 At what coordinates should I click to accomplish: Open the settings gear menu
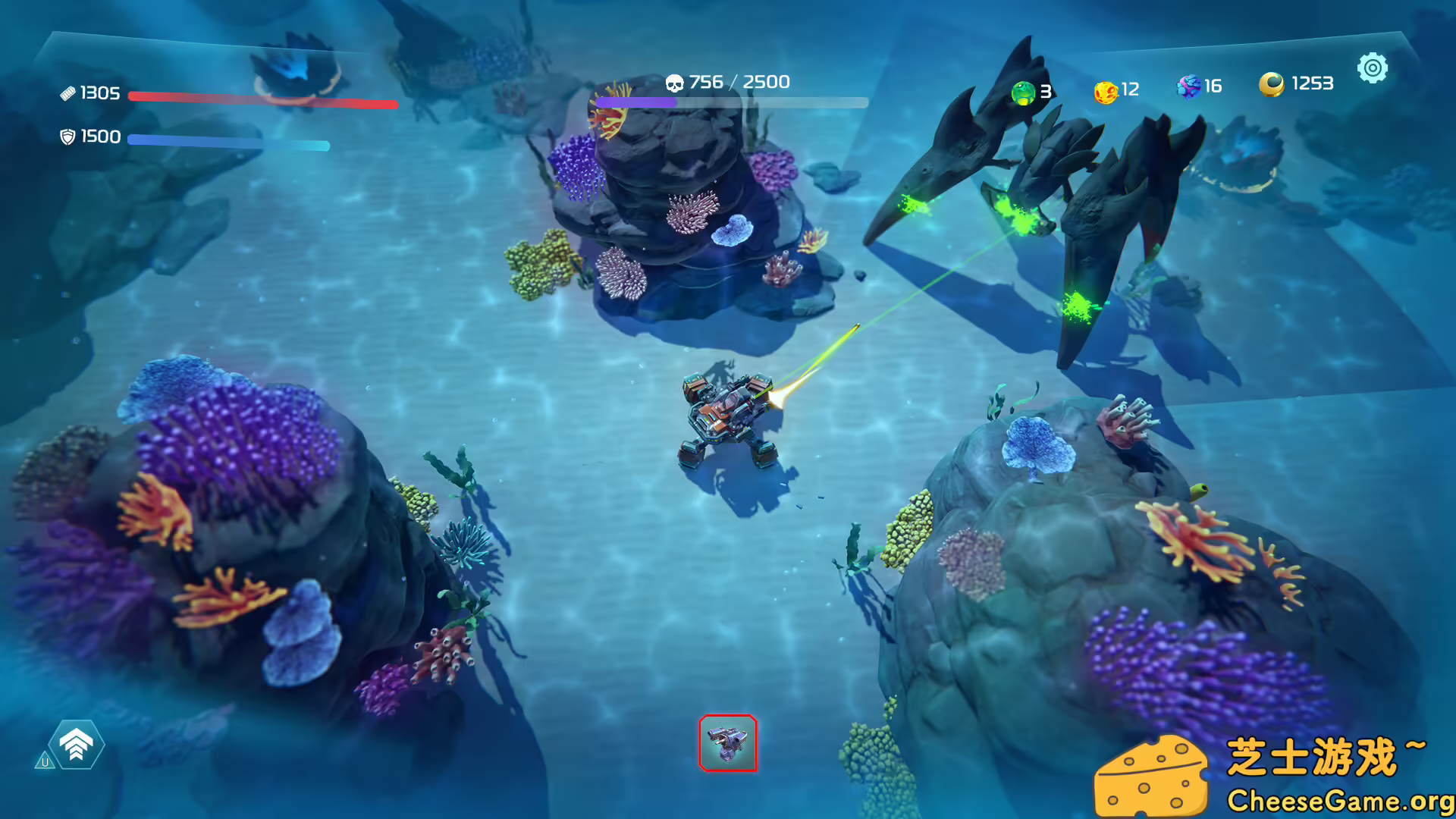(x=1373, y=68)
